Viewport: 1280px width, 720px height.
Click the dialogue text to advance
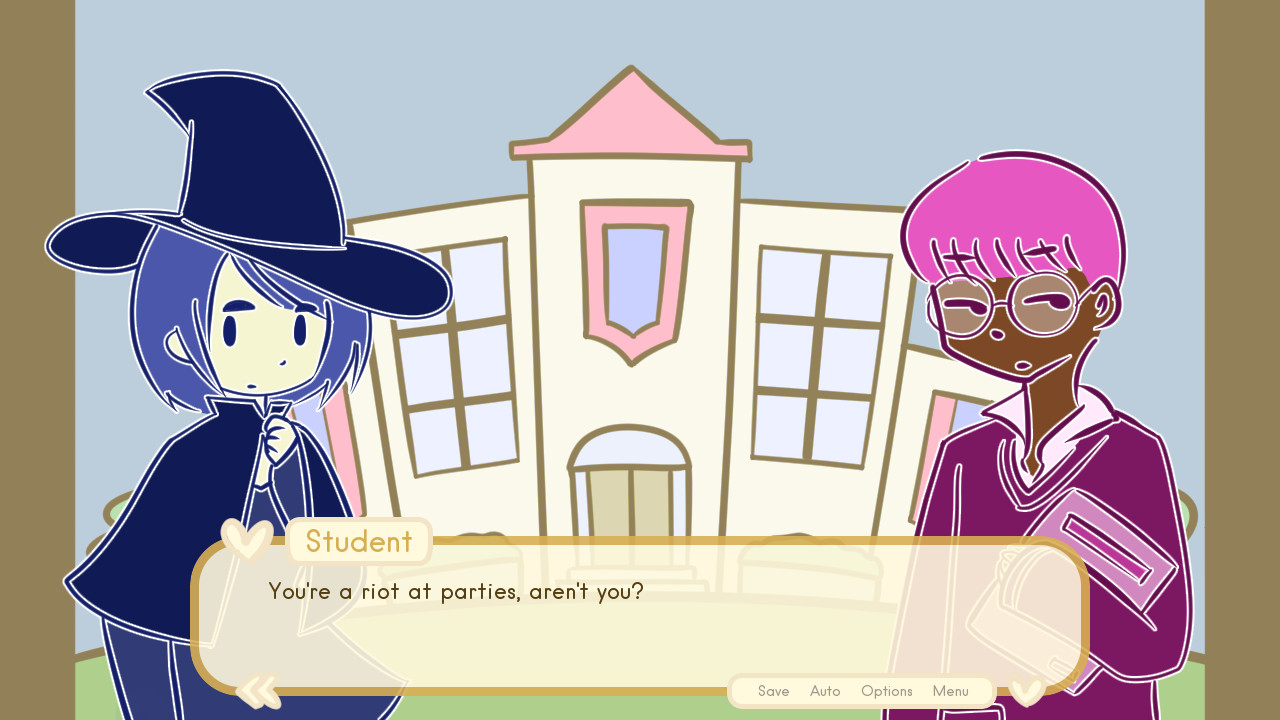point(456,591)
